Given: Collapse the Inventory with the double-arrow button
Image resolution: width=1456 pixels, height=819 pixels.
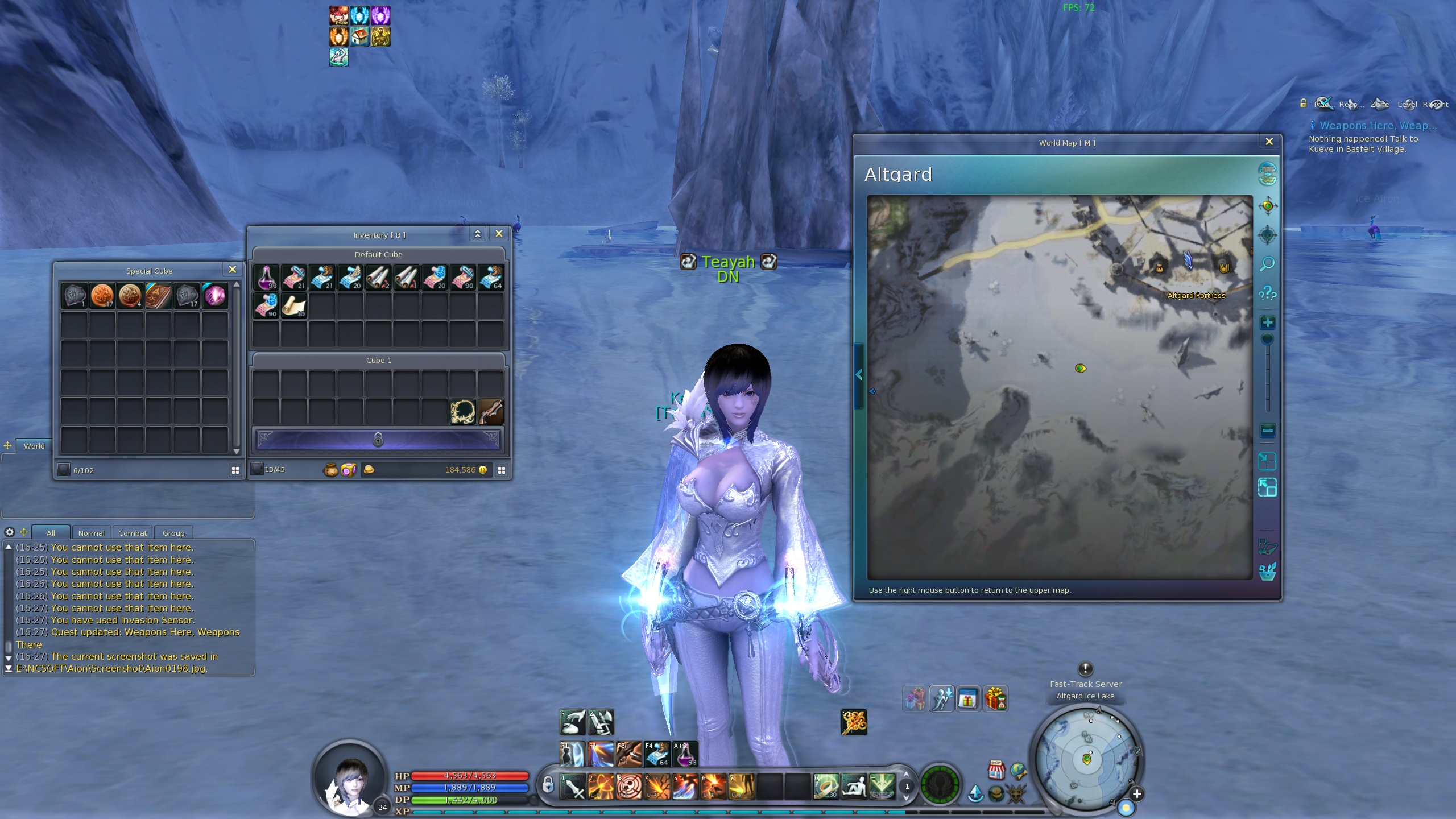Looking at the screenshot, I should (x=478, y=234).
